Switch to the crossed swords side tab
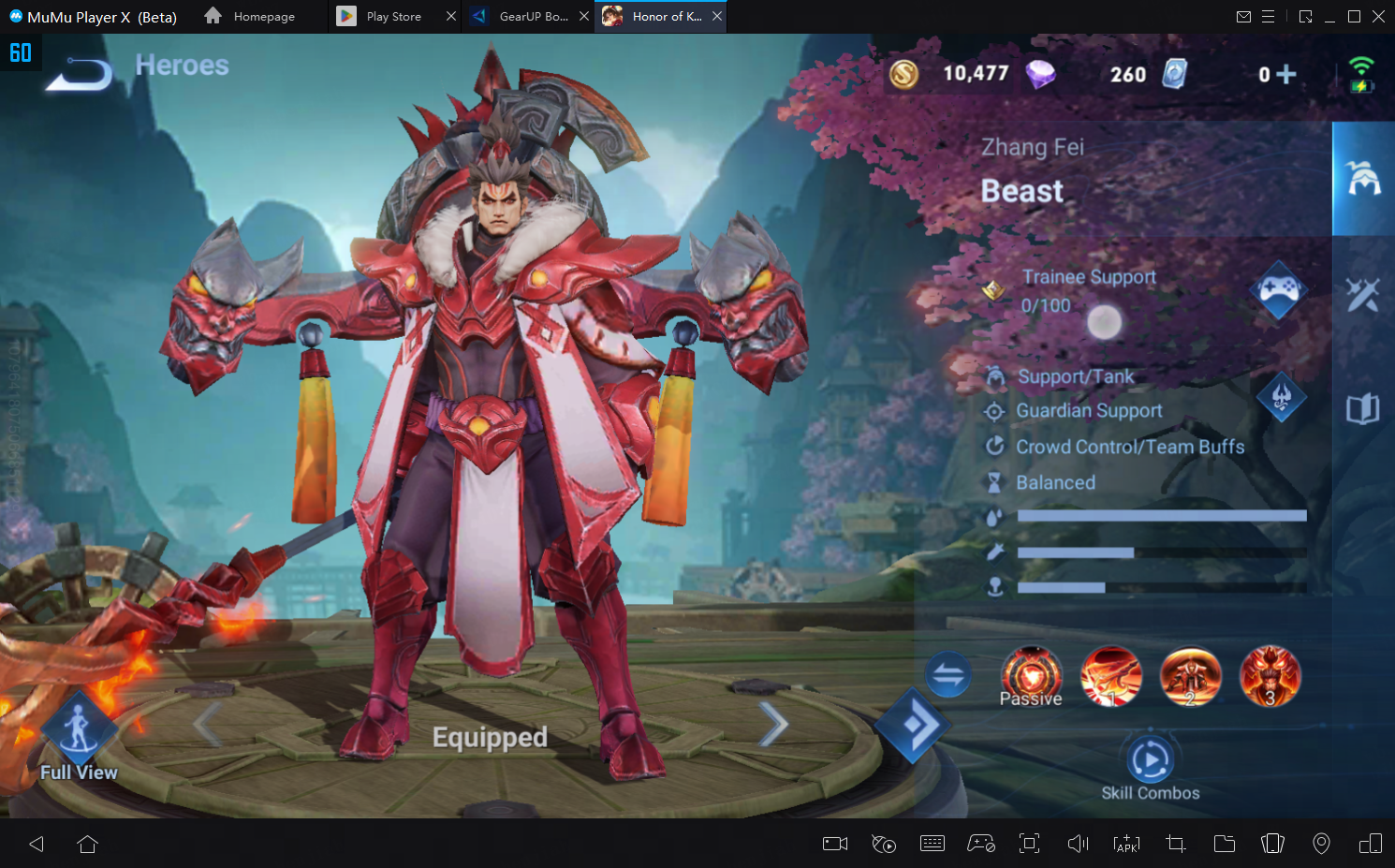This screenshot has width=1395, height=868. tap(1363, 295)
